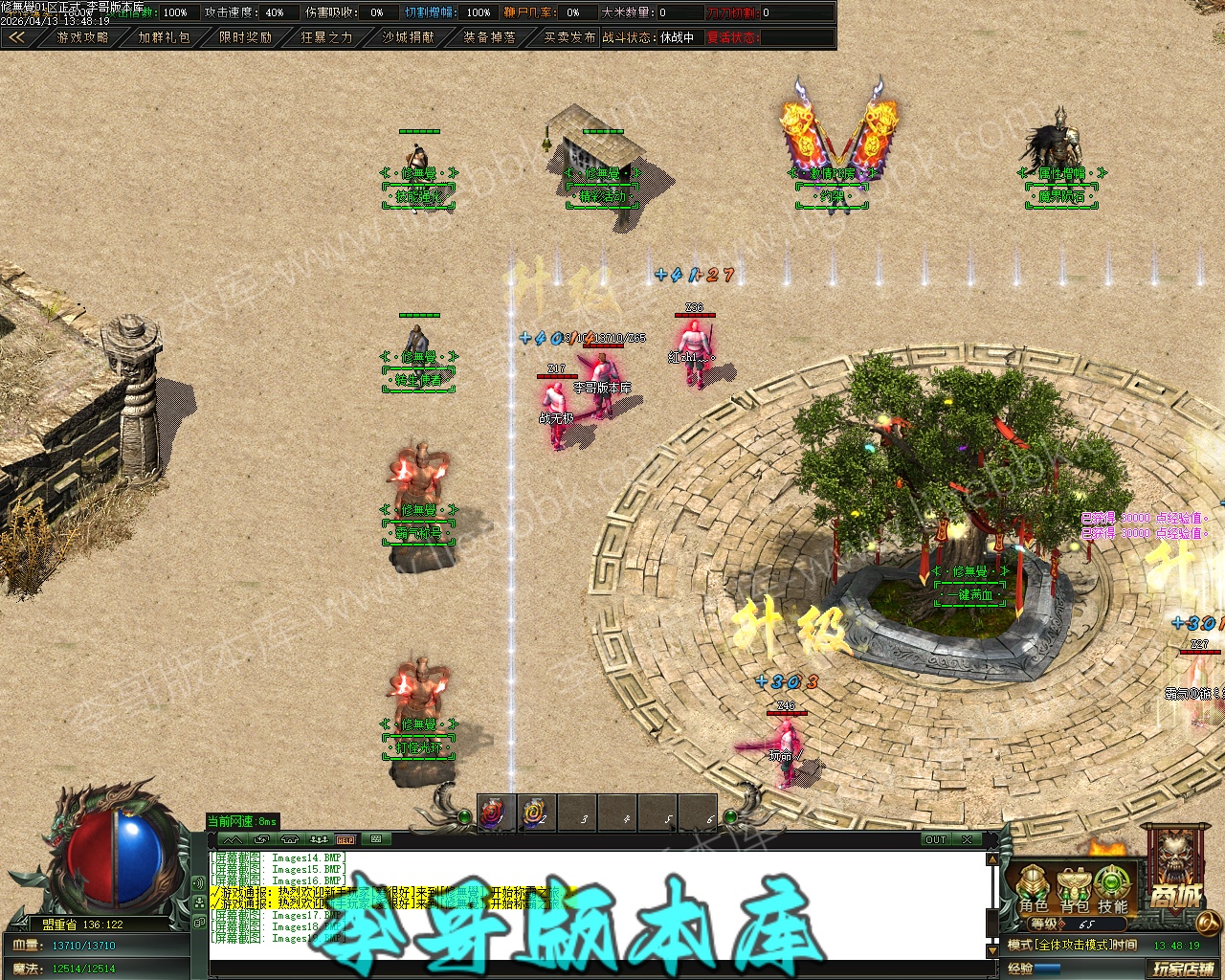The width and height of the screenshot is (1225, 980).
Task: Click the chat panel OUT button
Action: point(935,839)
